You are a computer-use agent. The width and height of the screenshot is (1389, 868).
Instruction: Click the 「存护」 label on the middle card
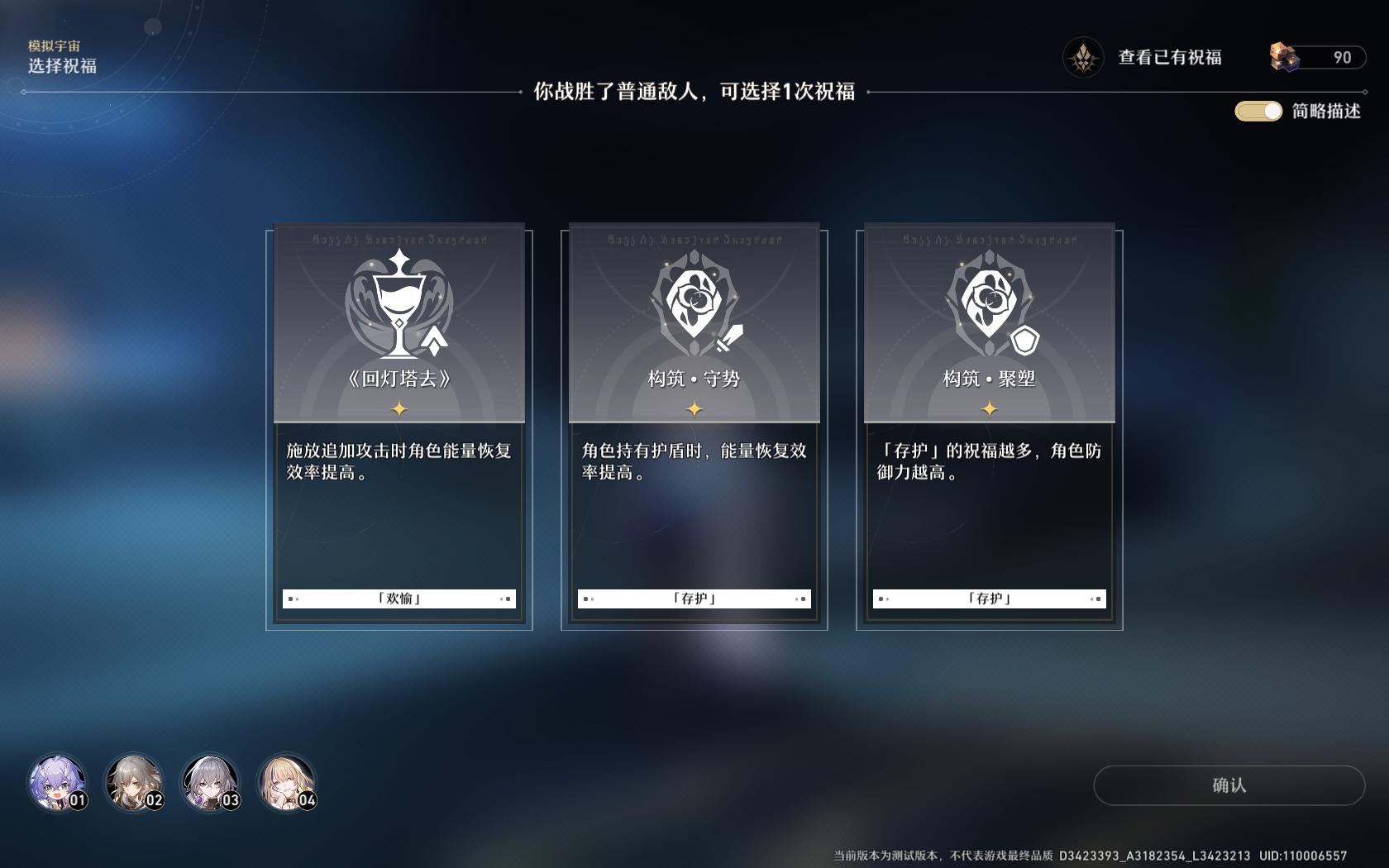point(693,598)
